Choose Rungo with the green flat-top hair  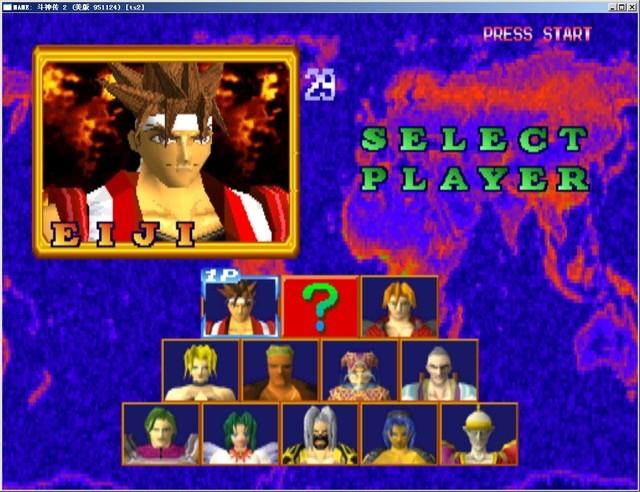(x=280, y=370)
